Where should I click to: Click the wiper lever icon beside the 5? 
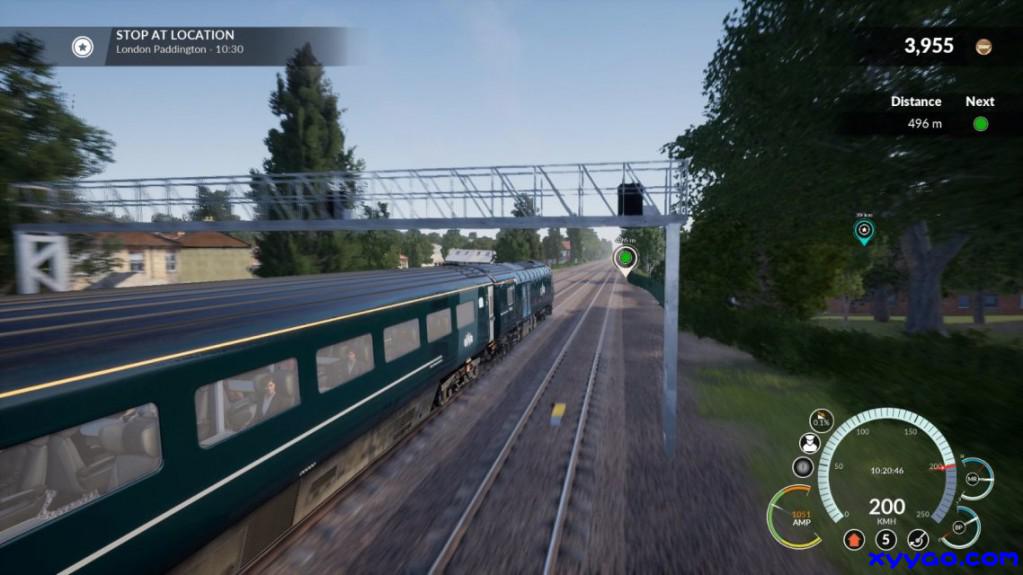coord(918,540)
